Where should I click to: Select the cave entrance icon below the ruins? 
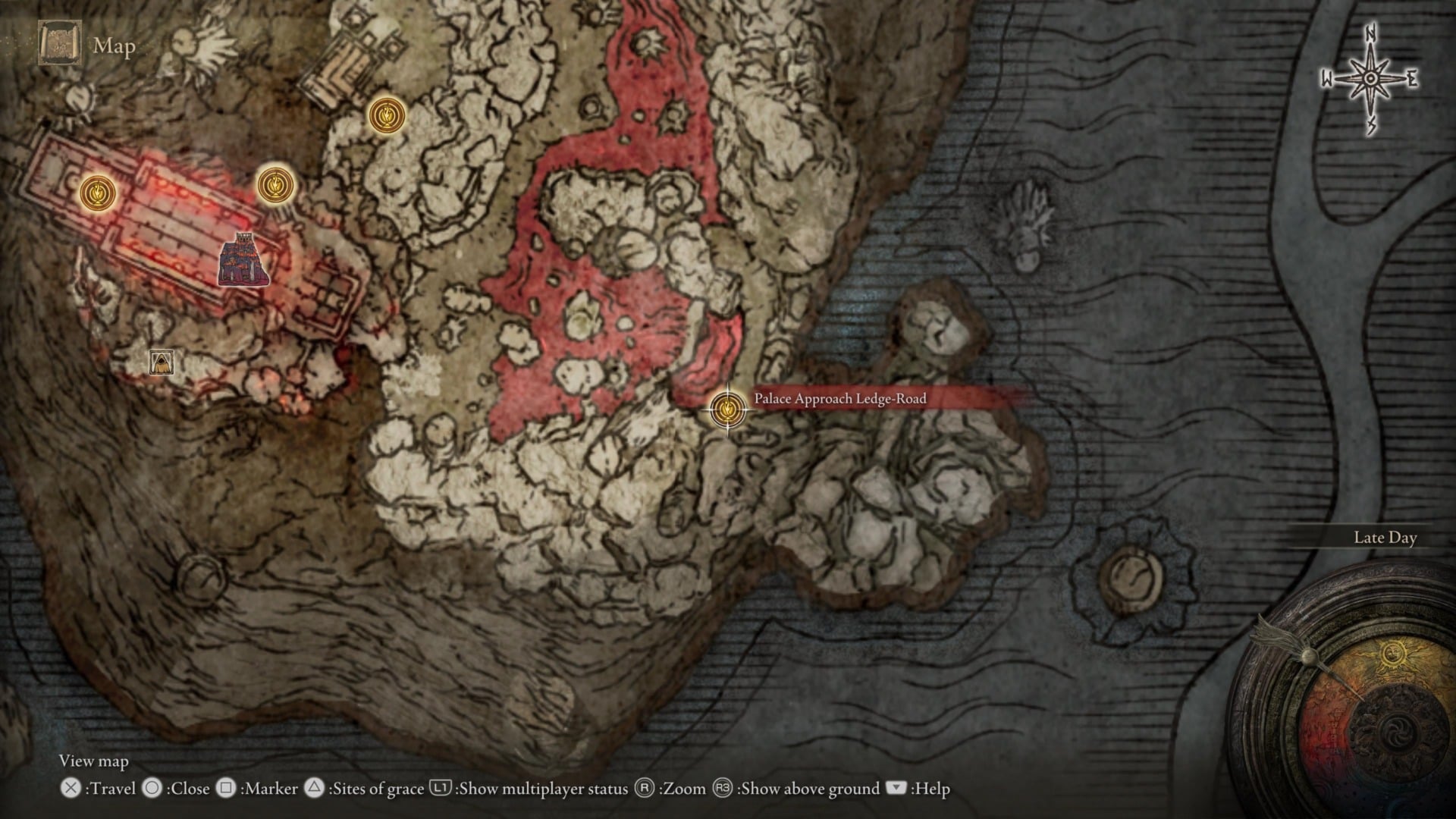tap(161, 363)
